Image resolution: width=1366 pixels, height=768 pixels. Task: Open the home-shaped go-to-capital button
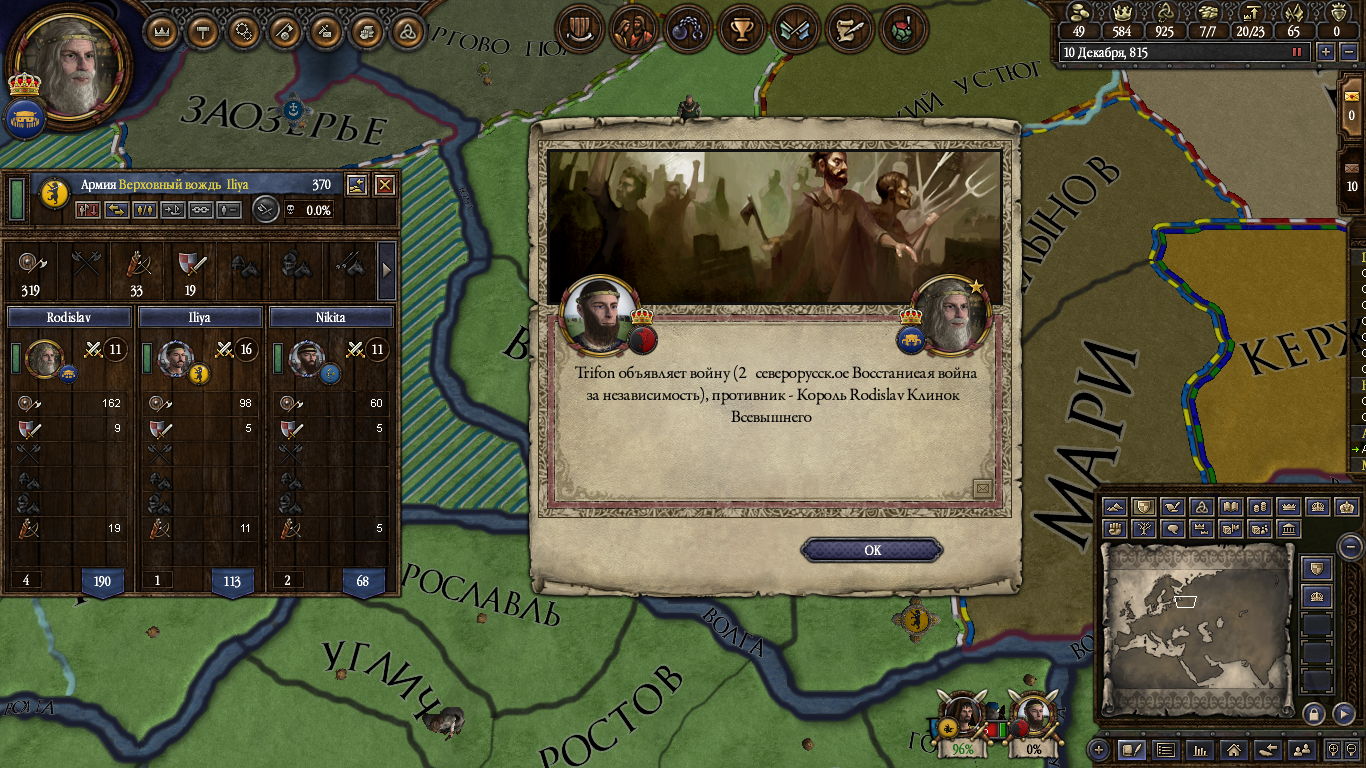1234,749
